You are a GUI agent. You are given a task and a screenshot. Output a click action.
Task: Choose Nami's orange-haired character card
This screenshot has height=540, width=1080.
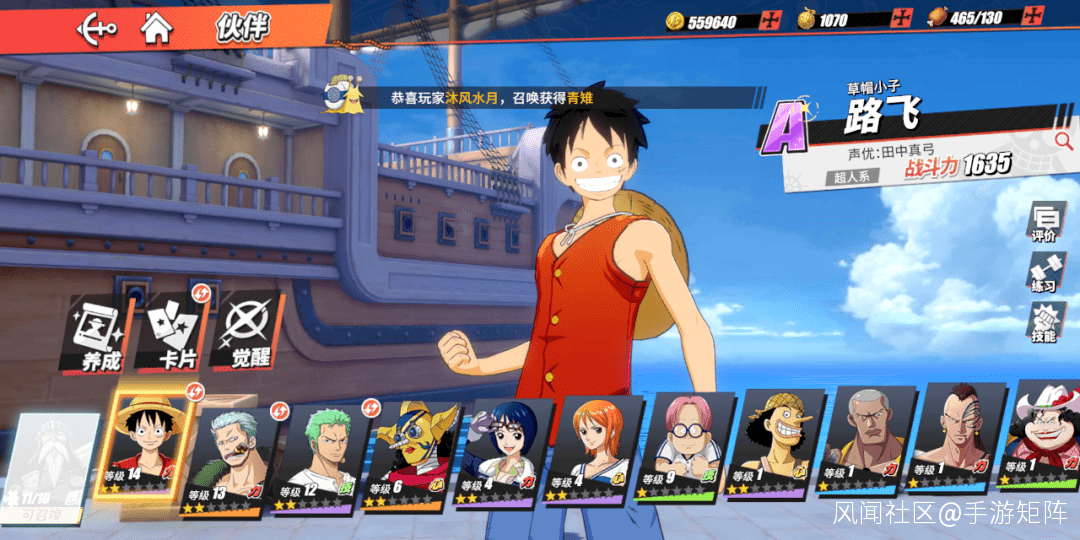(596, 452)
